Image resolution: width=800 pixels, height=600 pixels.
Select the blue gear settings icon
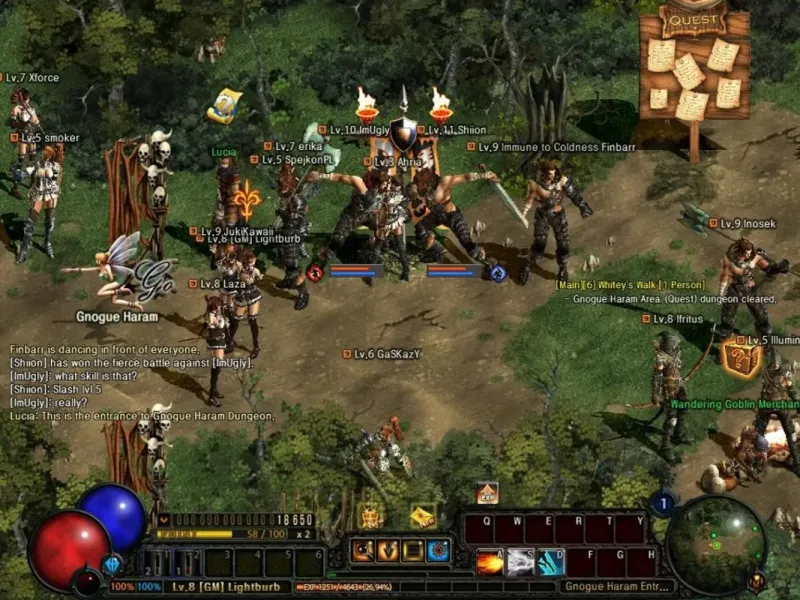(x=438, y=550)
